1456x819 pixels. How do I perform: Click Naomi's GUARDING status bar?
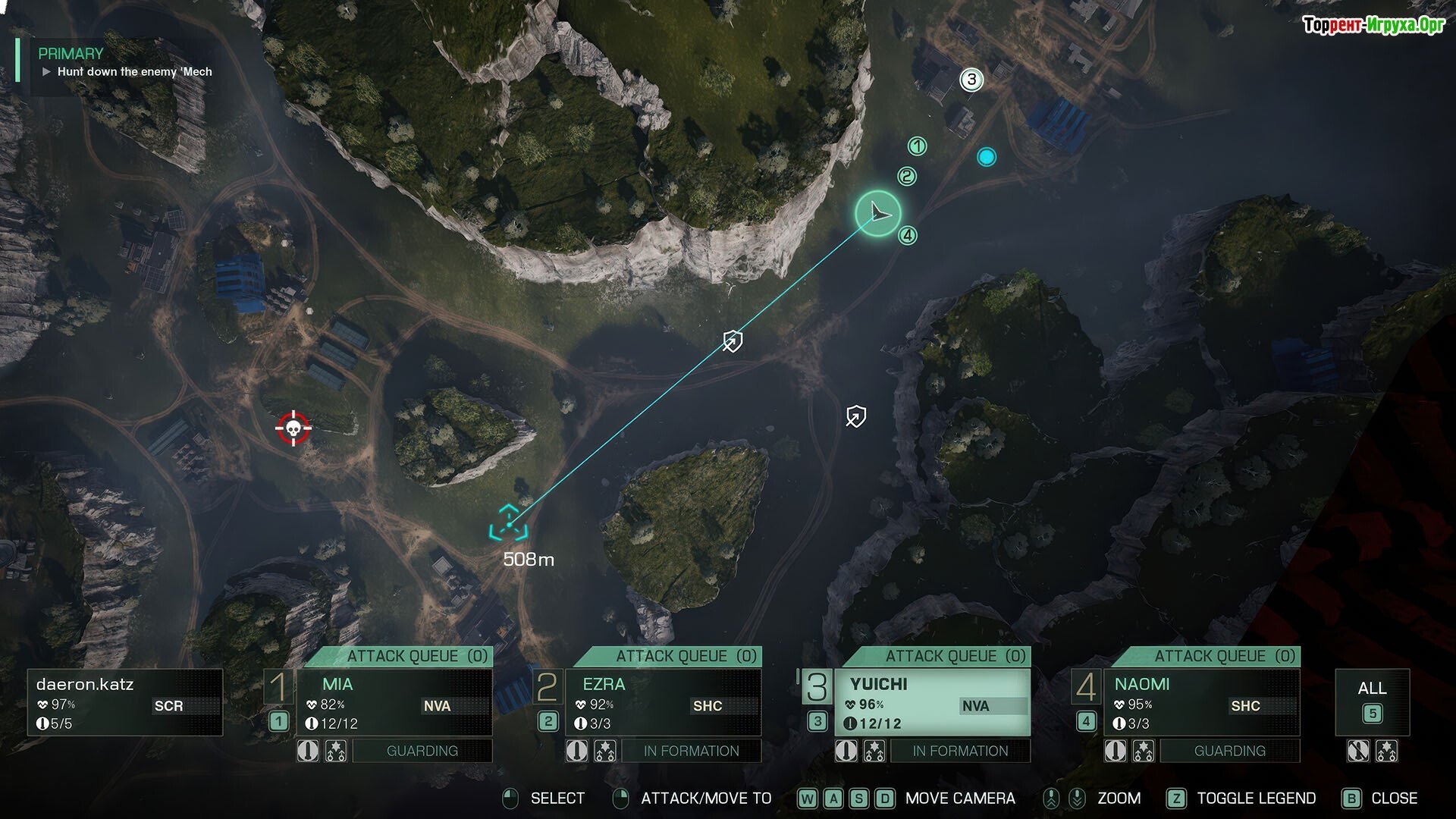coord(1229,751)
